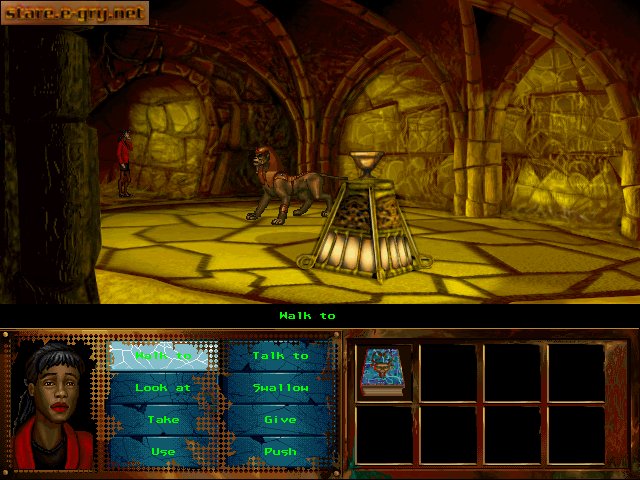Click the woman's character portrait

[x=56, y=403]
